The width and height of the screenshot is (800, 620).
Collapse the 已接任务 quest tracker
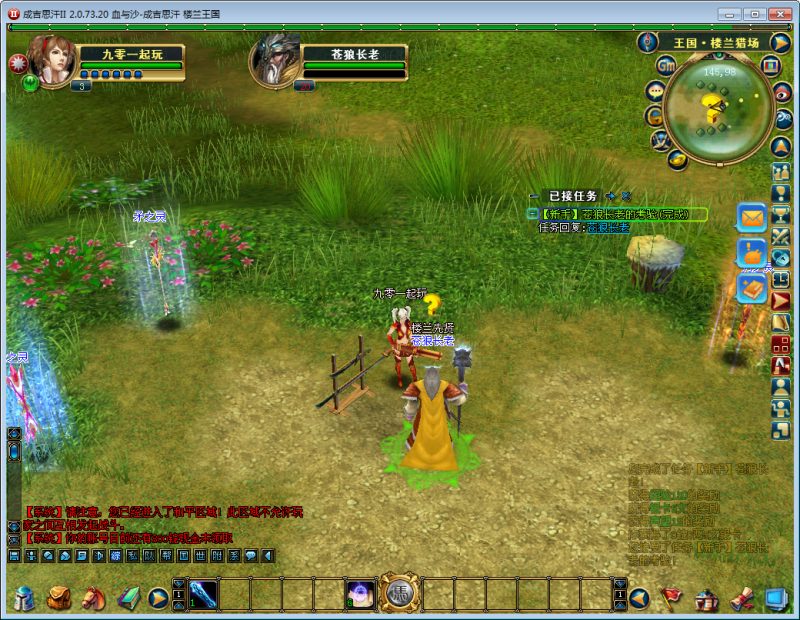pyautogui.click(x=533, y=196)
